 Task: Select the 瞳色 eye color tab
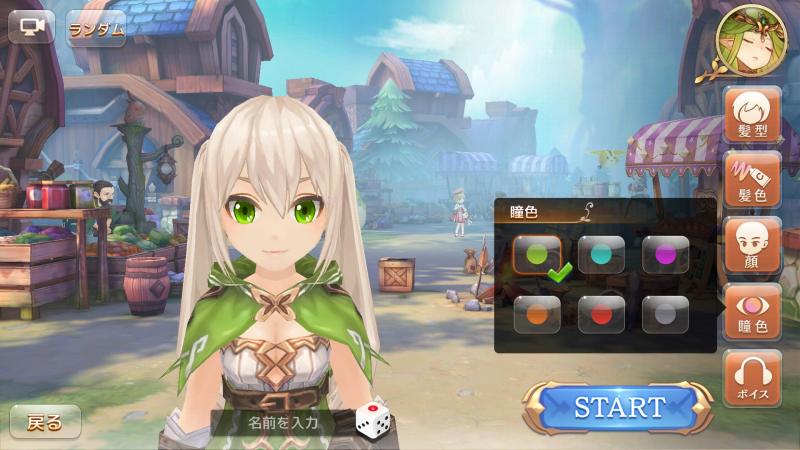point(752,312)
